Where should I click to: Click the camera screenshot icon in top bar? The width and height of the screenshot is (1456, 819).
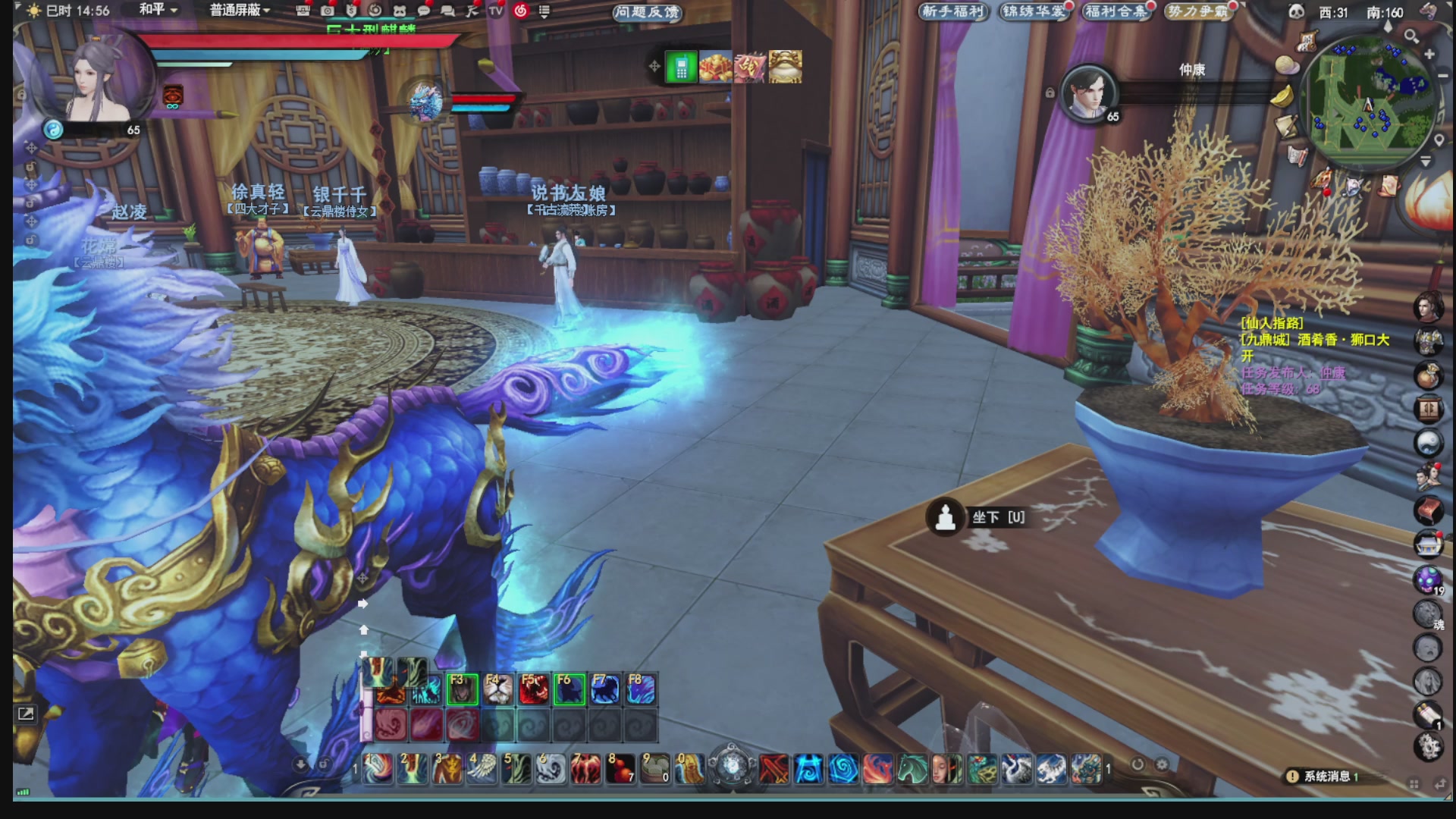pyautogui.click(x=327, y=11)
